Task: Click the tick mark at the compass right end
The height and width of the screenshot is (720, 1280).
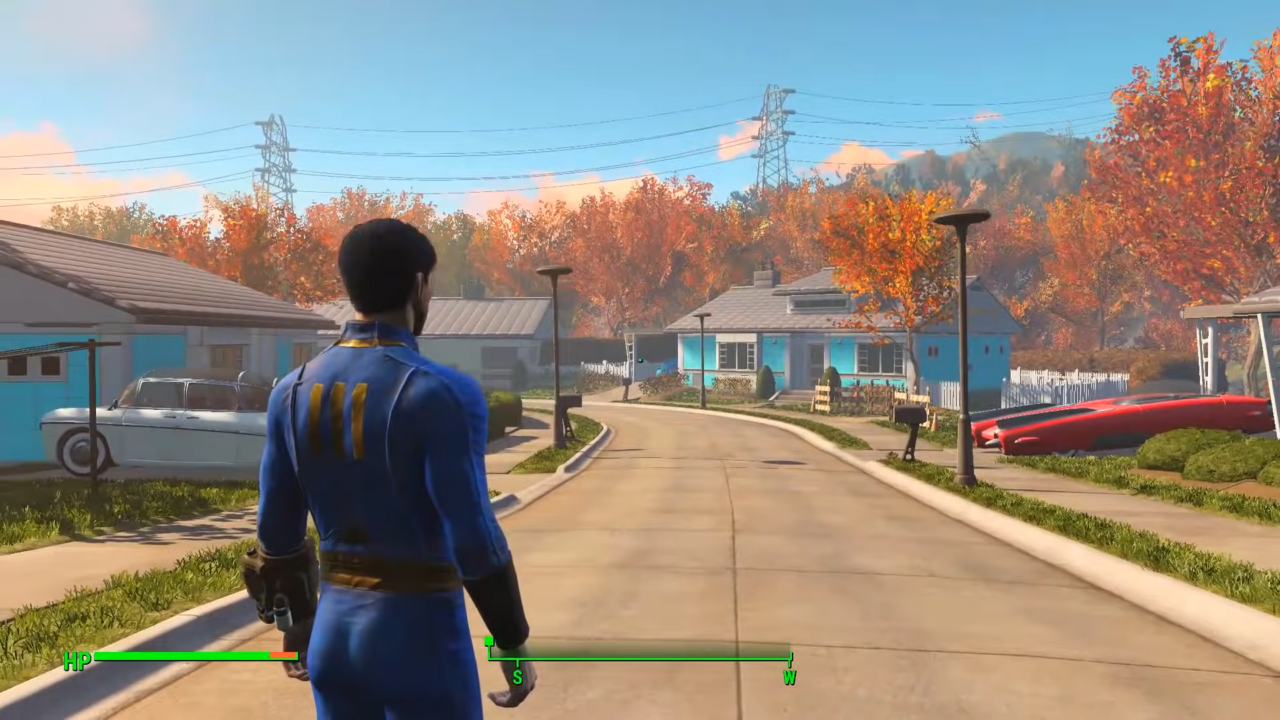Action: pos(789,657)
